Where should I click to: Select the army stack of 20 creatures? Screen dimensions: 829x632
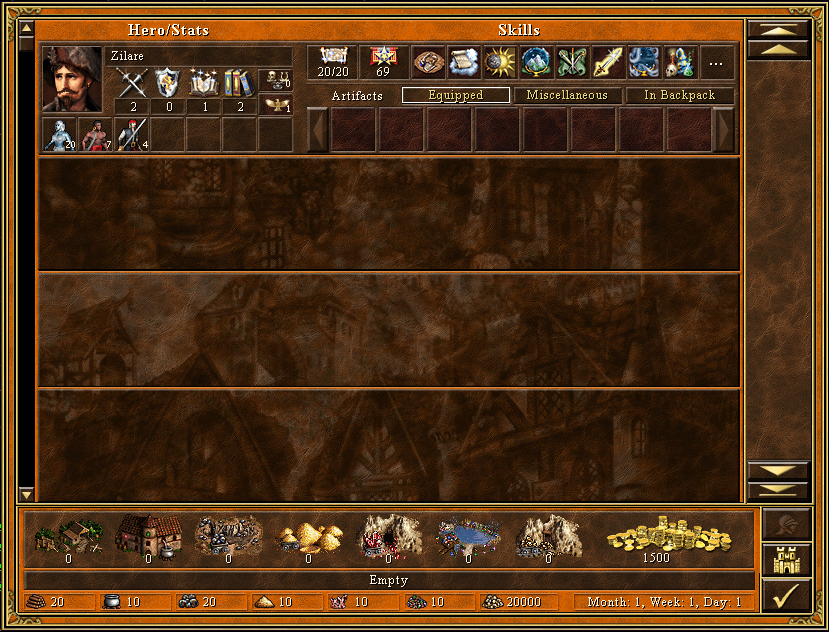coord(59,134)
